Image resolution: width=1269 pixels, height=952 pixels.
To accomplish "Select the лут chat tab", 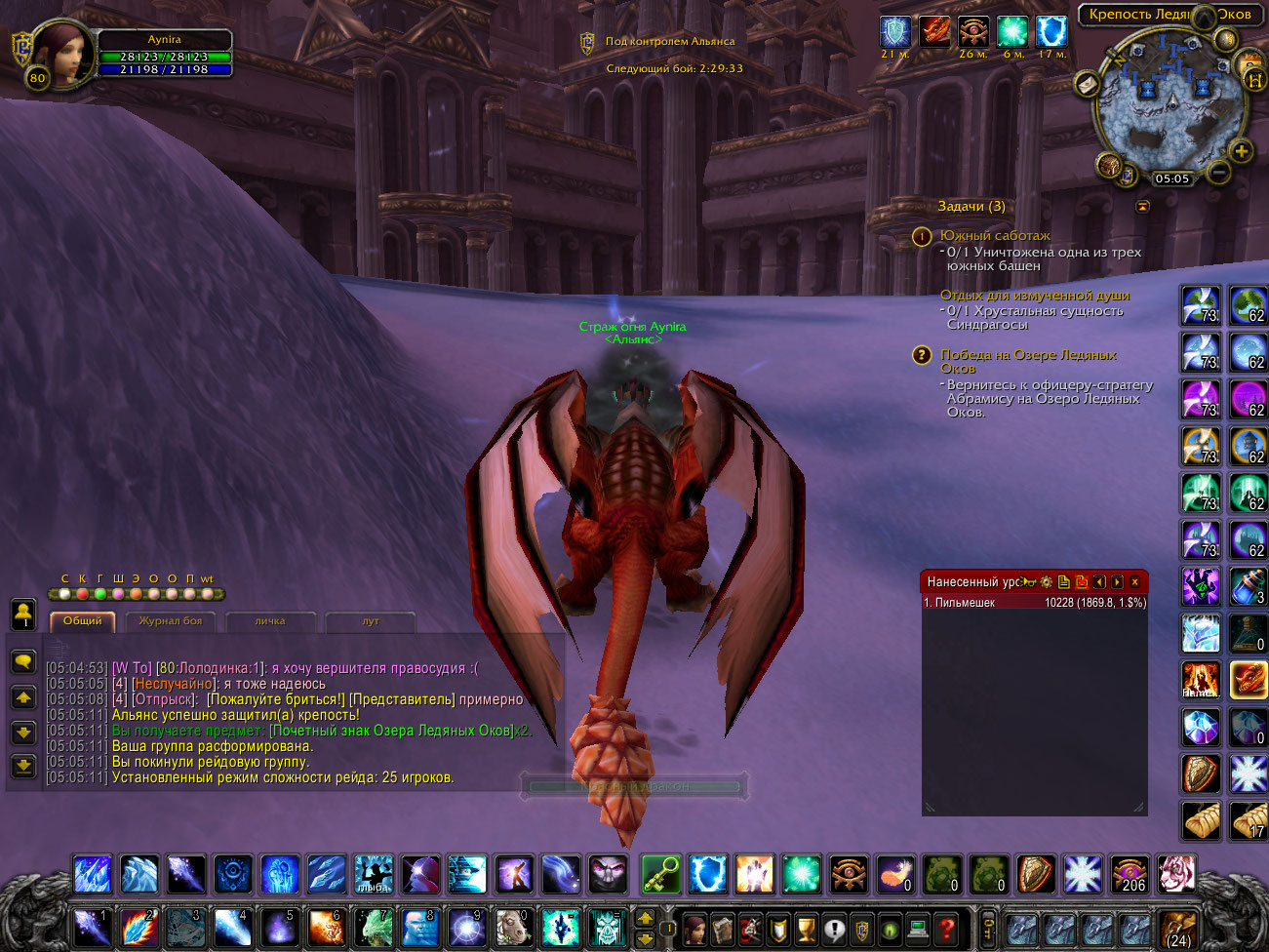I will tap(371, 621).
